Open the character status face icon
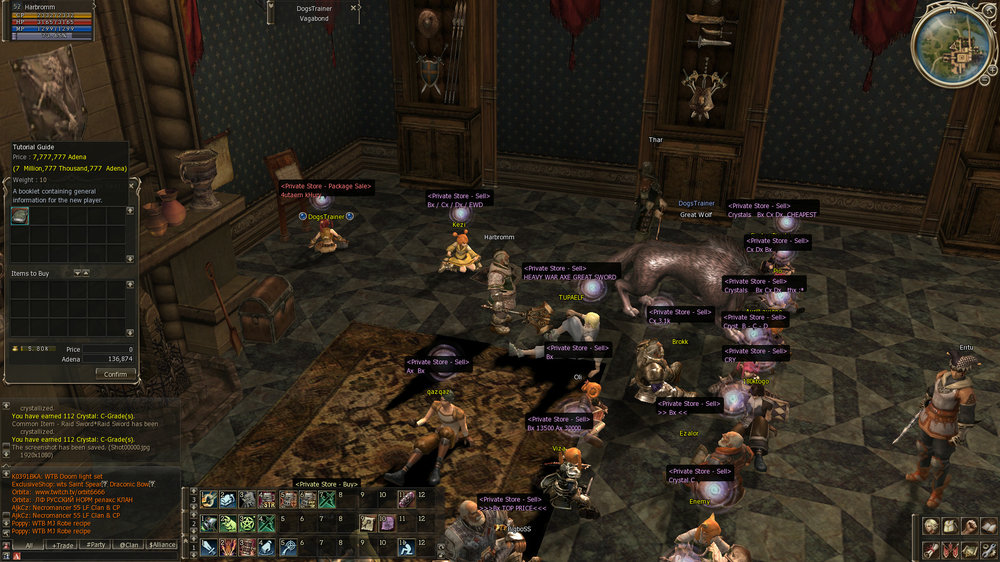 point(931,526)
